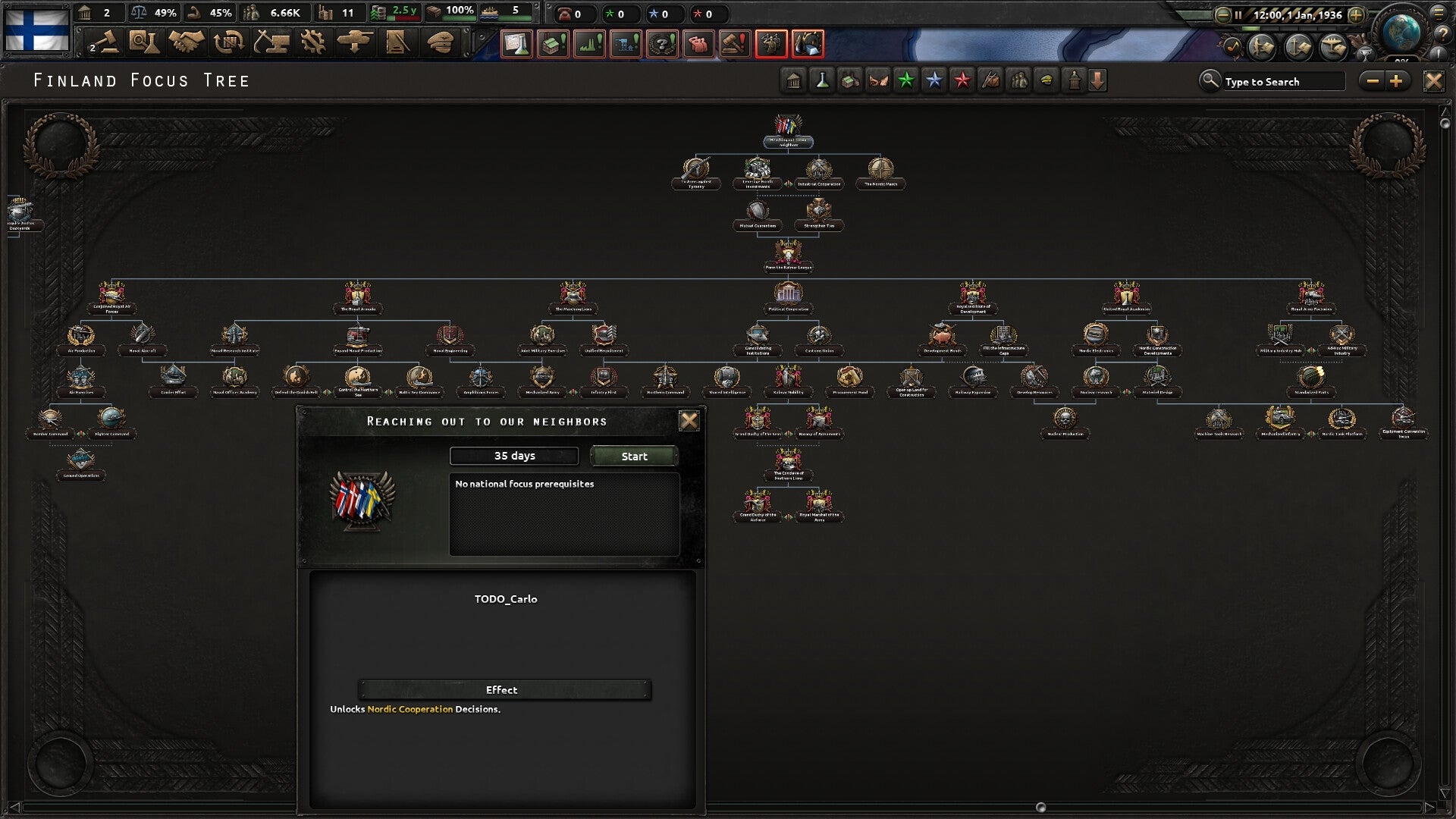This screenshot has width=1456, height=819.
Task: Open the Construction panel via the anvil icon
Action: (273, 43)
